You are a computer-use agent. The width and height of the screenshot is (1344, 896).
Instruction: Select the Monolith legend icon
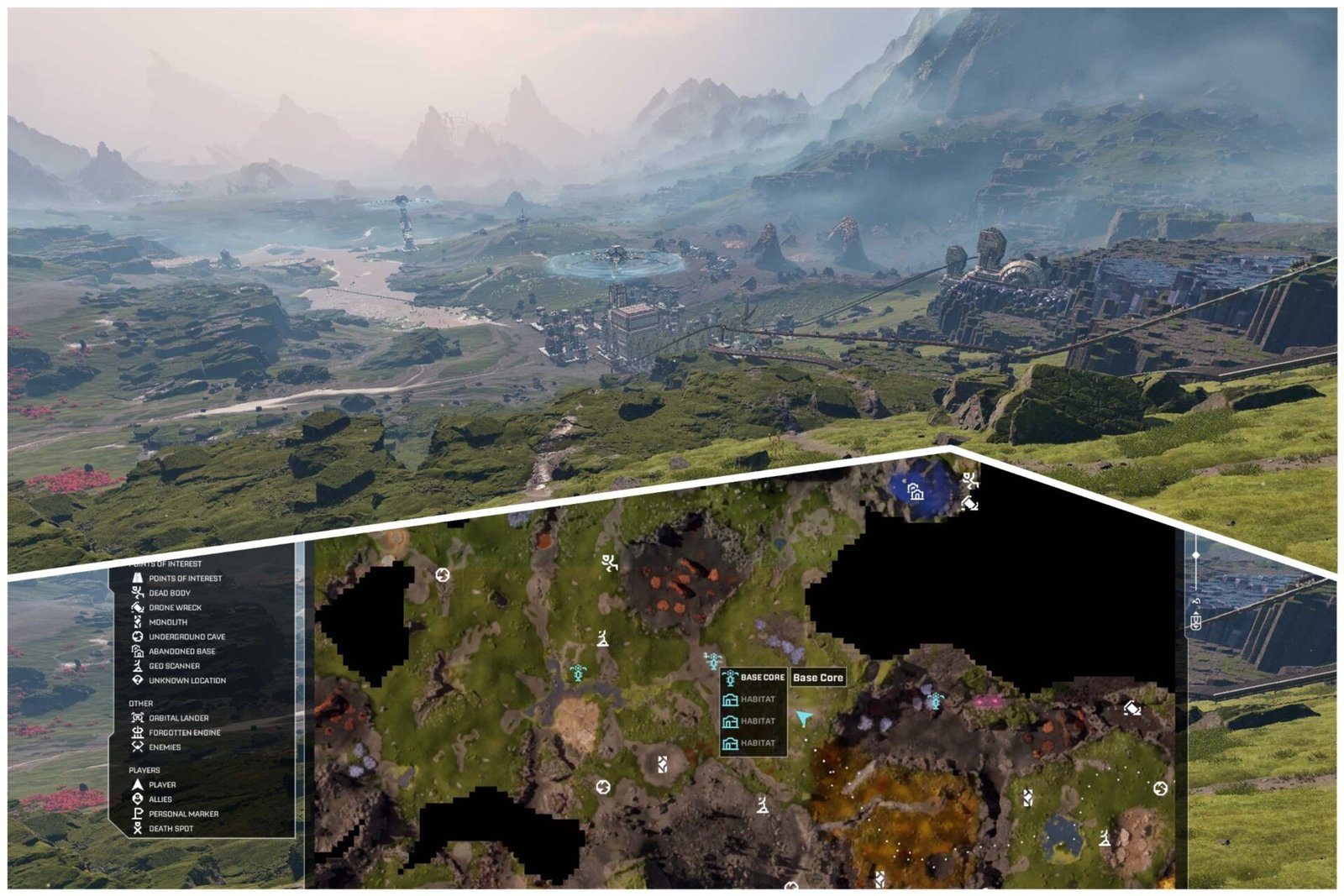tap(138, 621)
